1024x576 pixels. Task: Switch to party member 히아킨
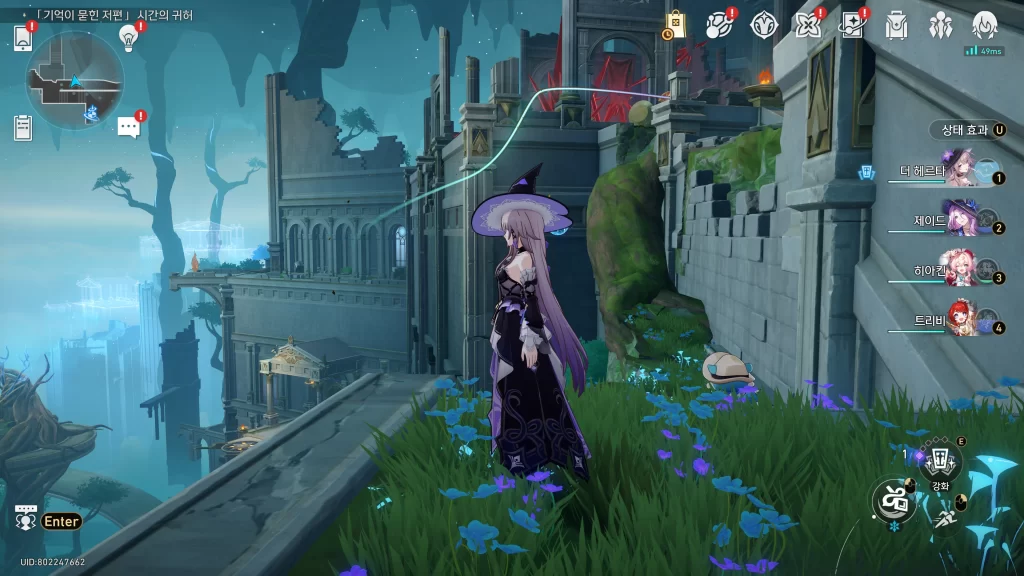coord(961,270)
